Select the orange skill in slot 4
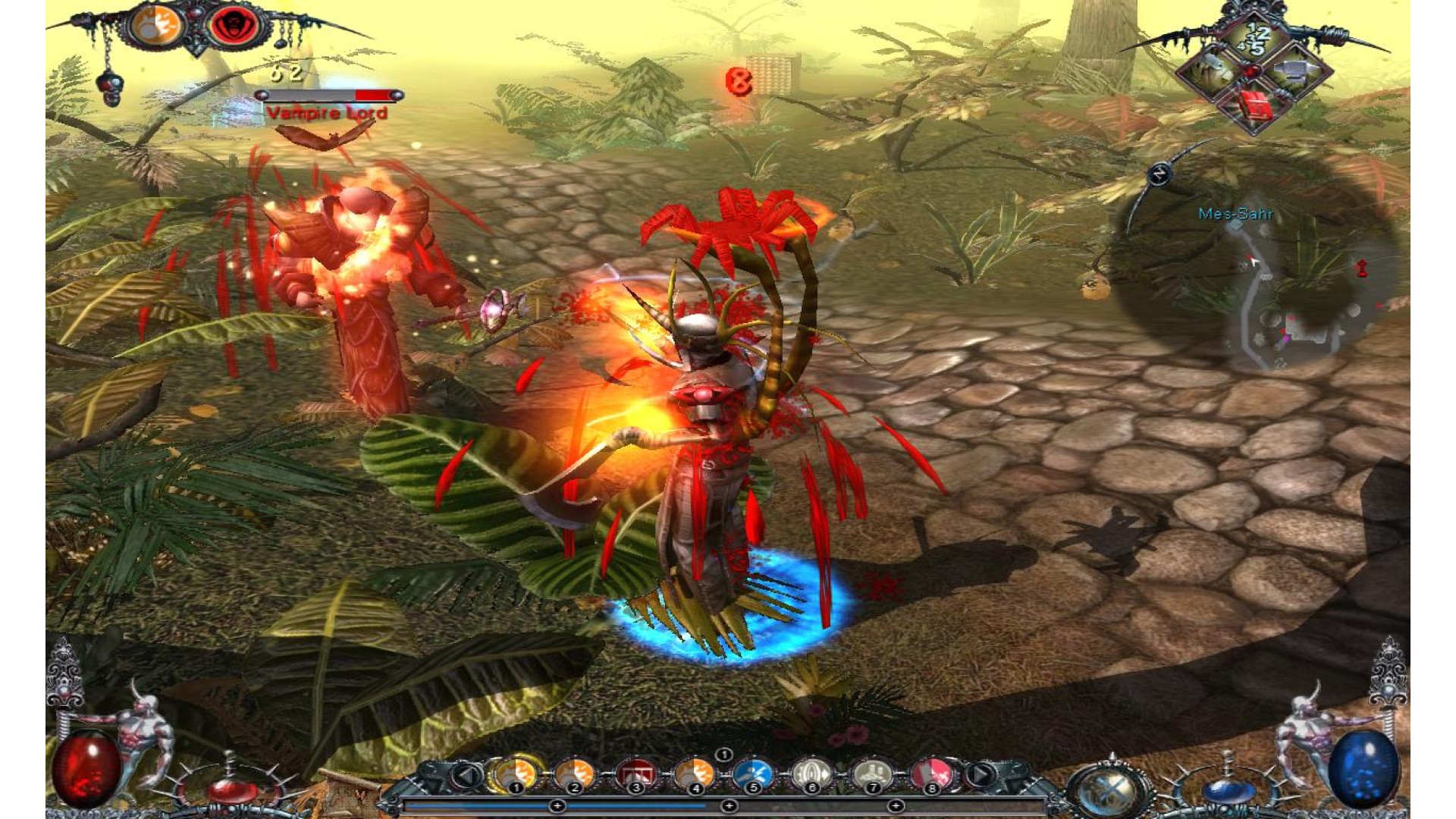Screen dimensions: 1456x819 694,774
